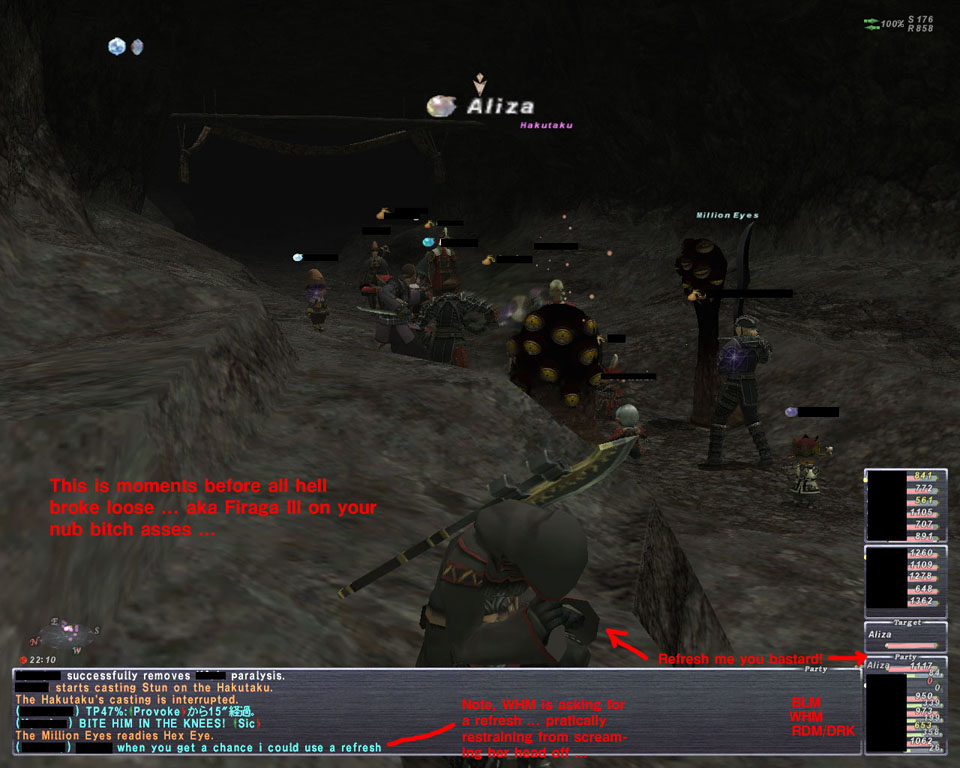Select the Target box showing Aliza
This screenshot has height=768, width=960.
click(x=905, y=636)
